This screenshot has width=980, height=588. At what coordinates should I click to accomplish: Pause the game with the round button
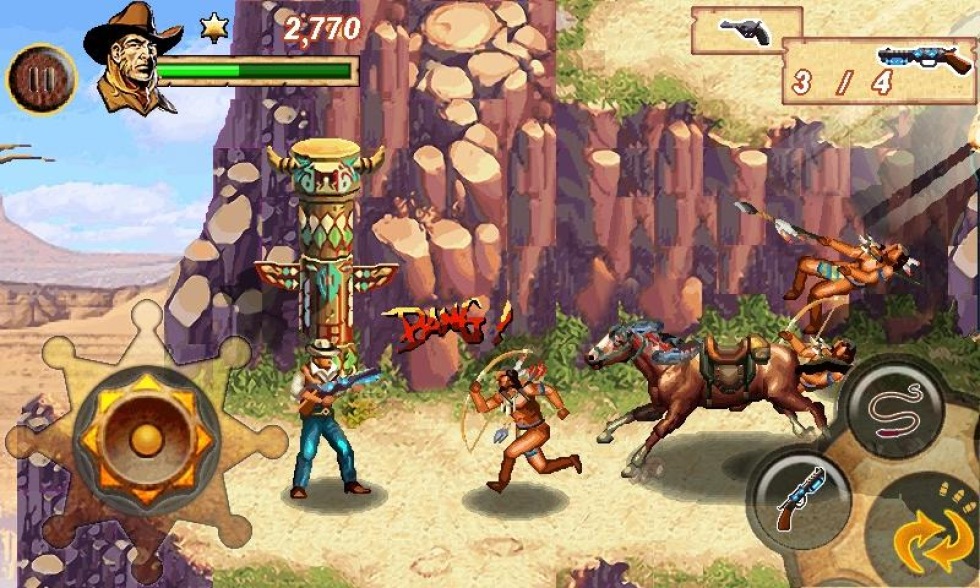click(41, 79)
